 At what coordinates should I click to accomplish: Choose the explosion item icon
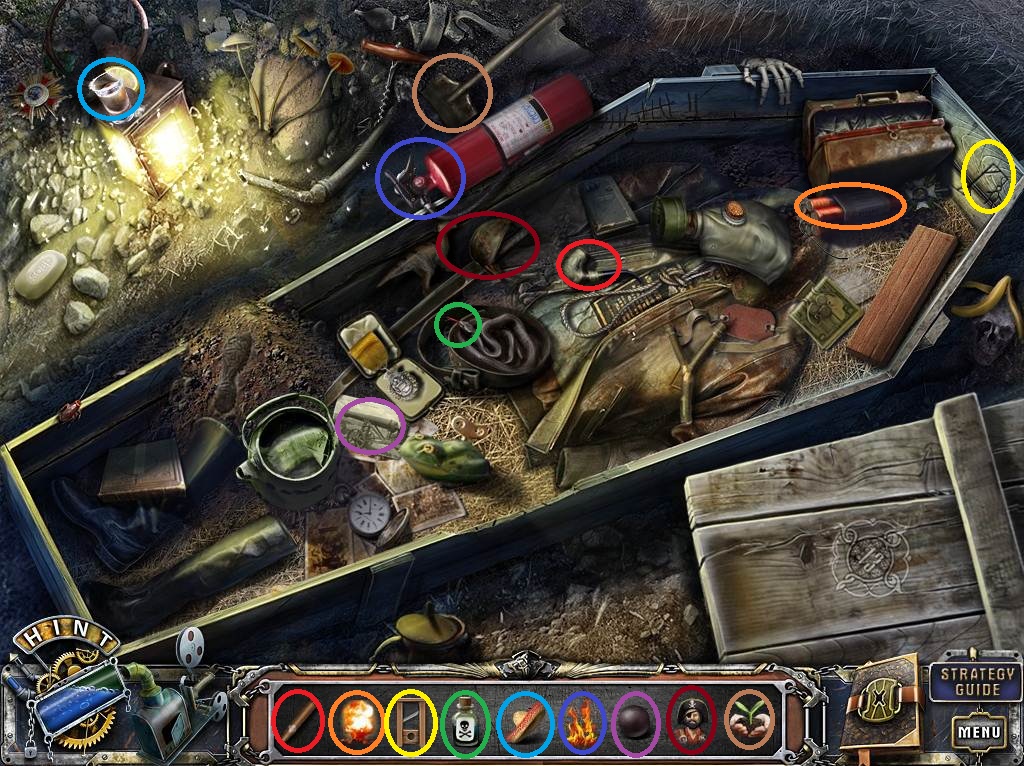point(355,719)
